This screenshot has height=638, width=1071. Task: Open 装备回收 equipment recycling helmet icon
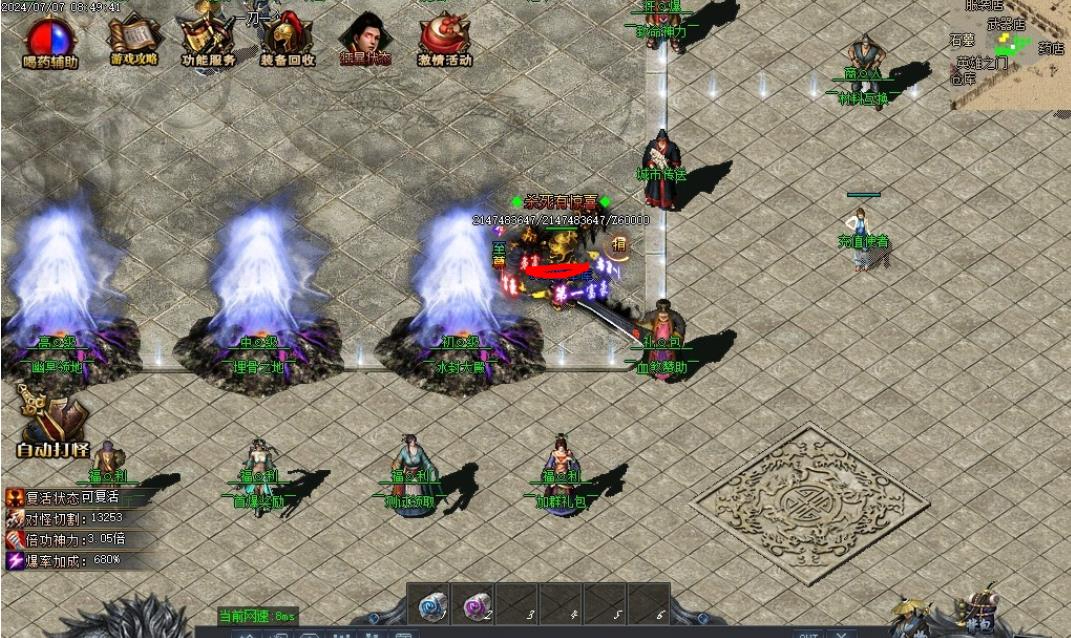(x=287, y=40)
